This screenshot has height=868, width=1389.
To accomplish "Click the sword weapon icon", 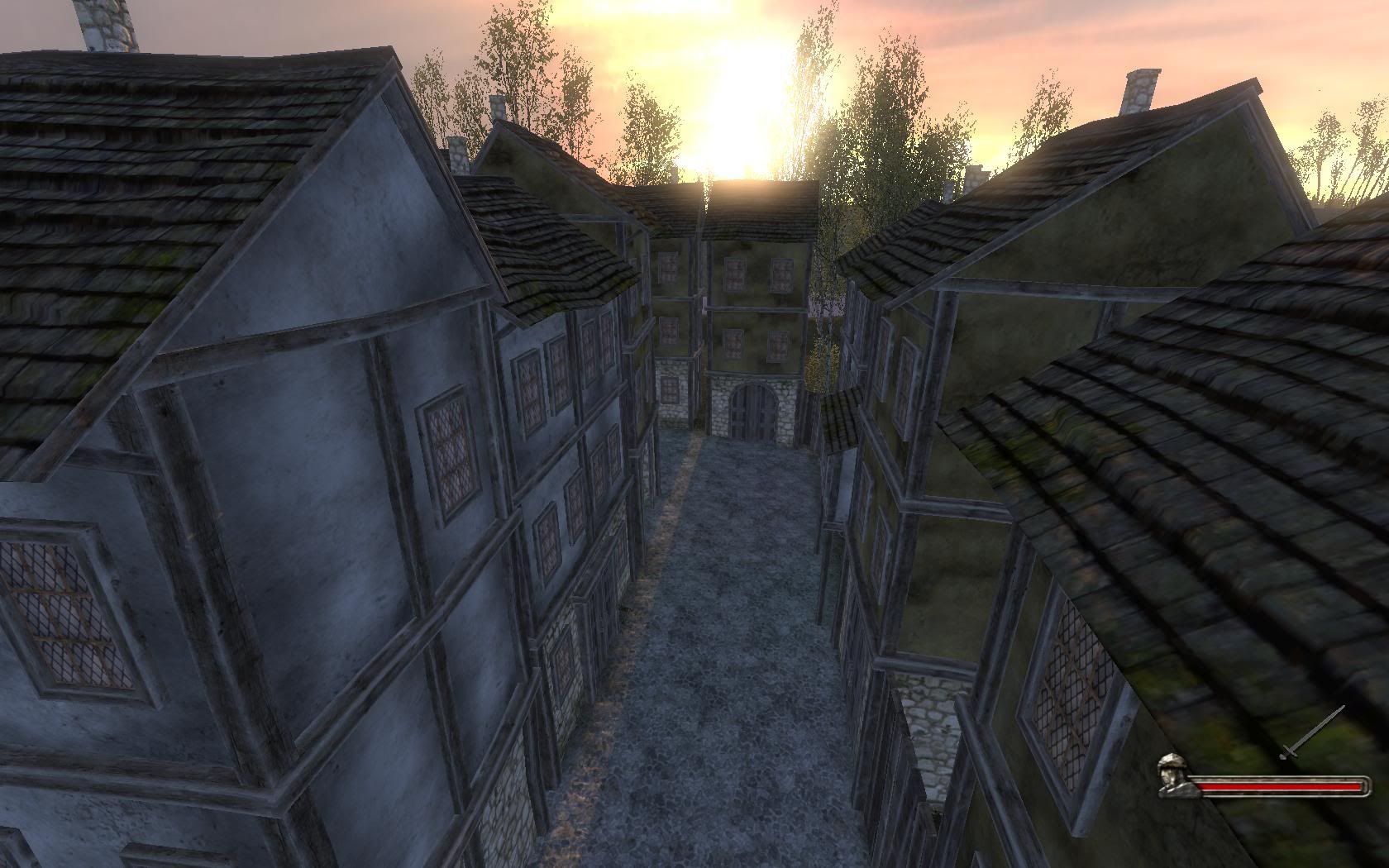I will tap(1313, 732).
